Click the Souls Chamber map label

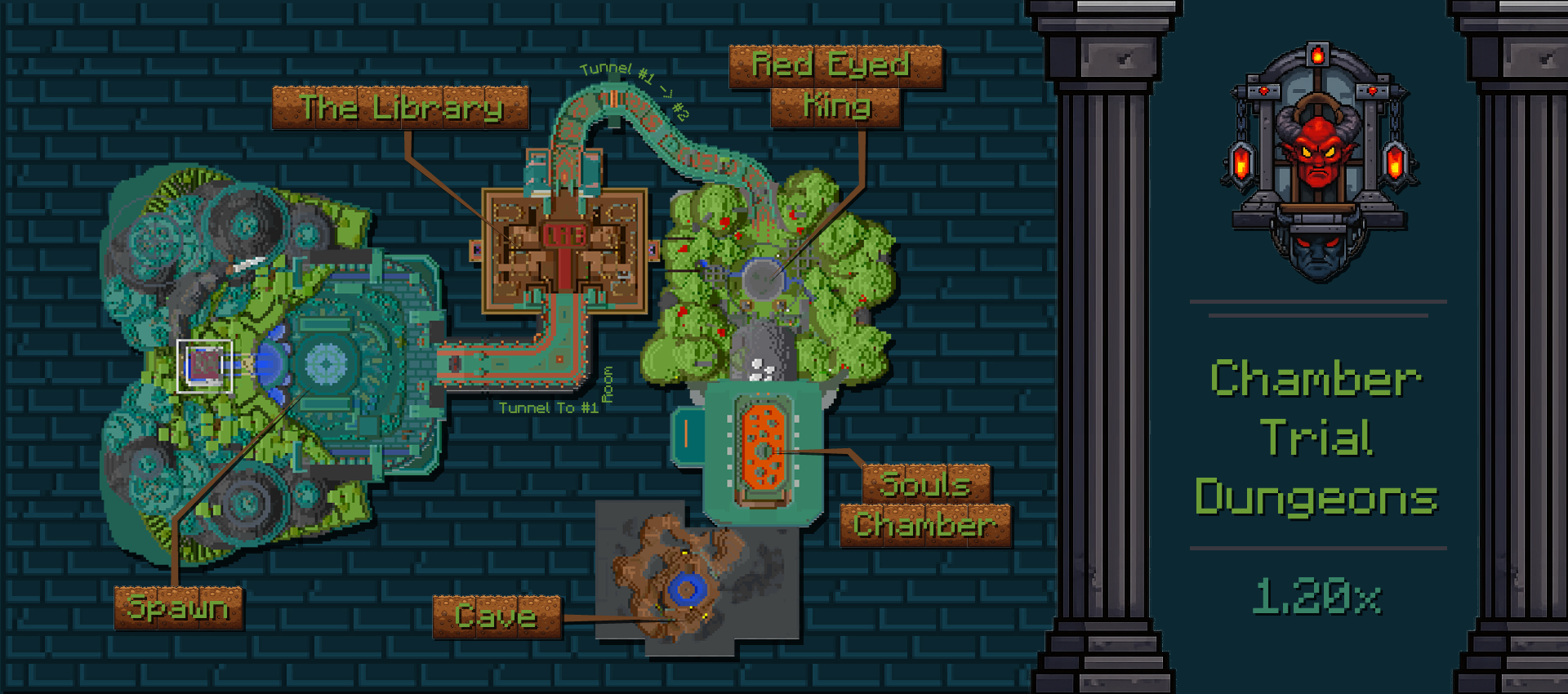[x=925, y=505]
